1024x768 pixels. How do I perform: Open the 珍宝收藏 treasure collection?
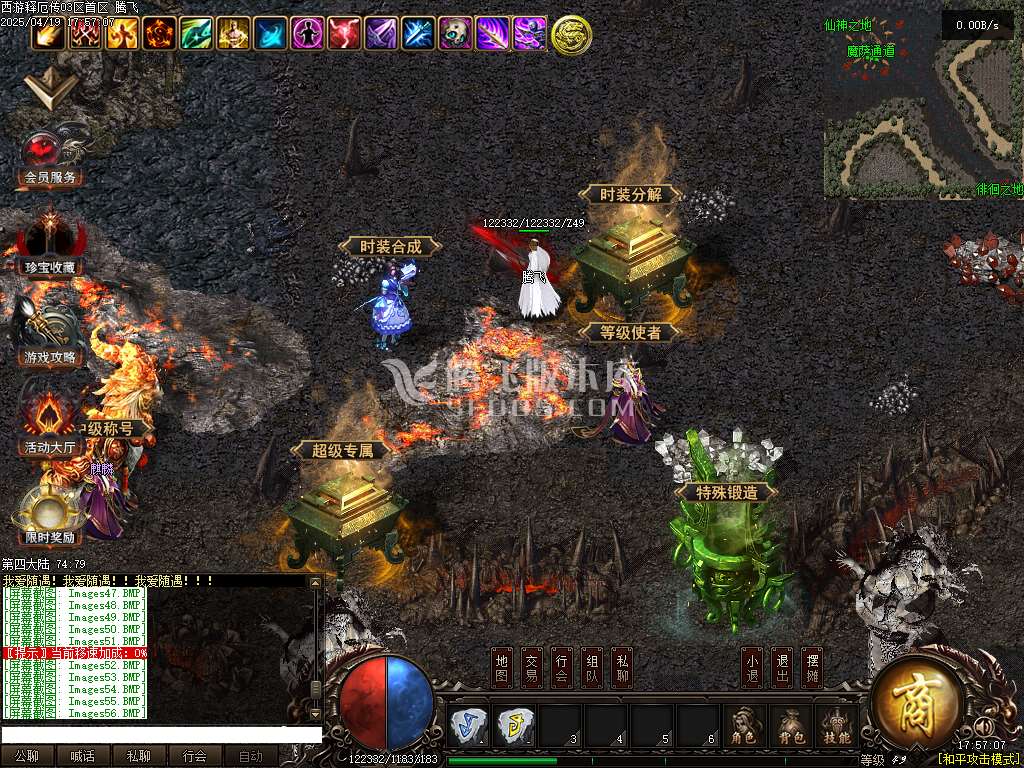pyautogui.click(x=49, y=244)
